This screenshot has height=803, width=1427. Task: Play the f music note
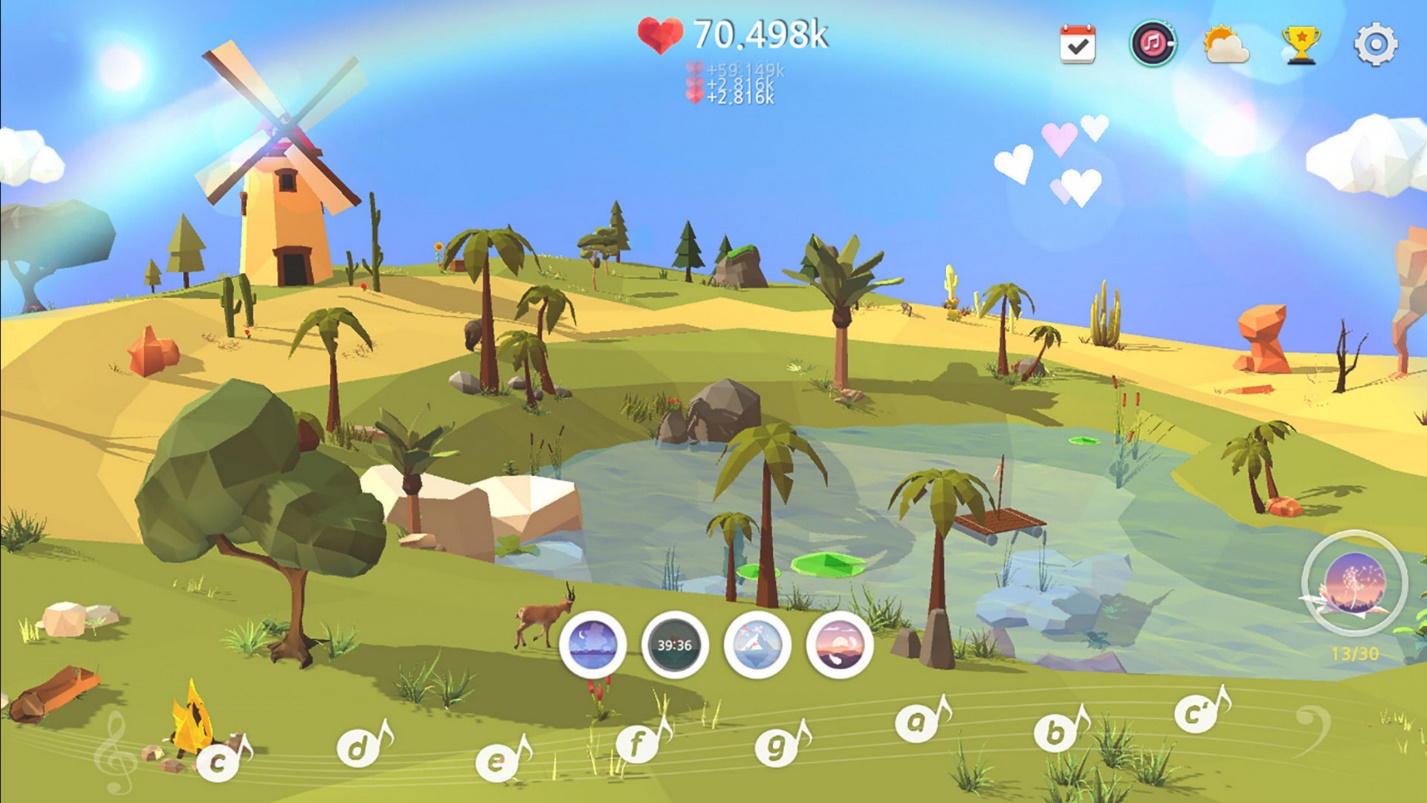[x=638, y=744]
